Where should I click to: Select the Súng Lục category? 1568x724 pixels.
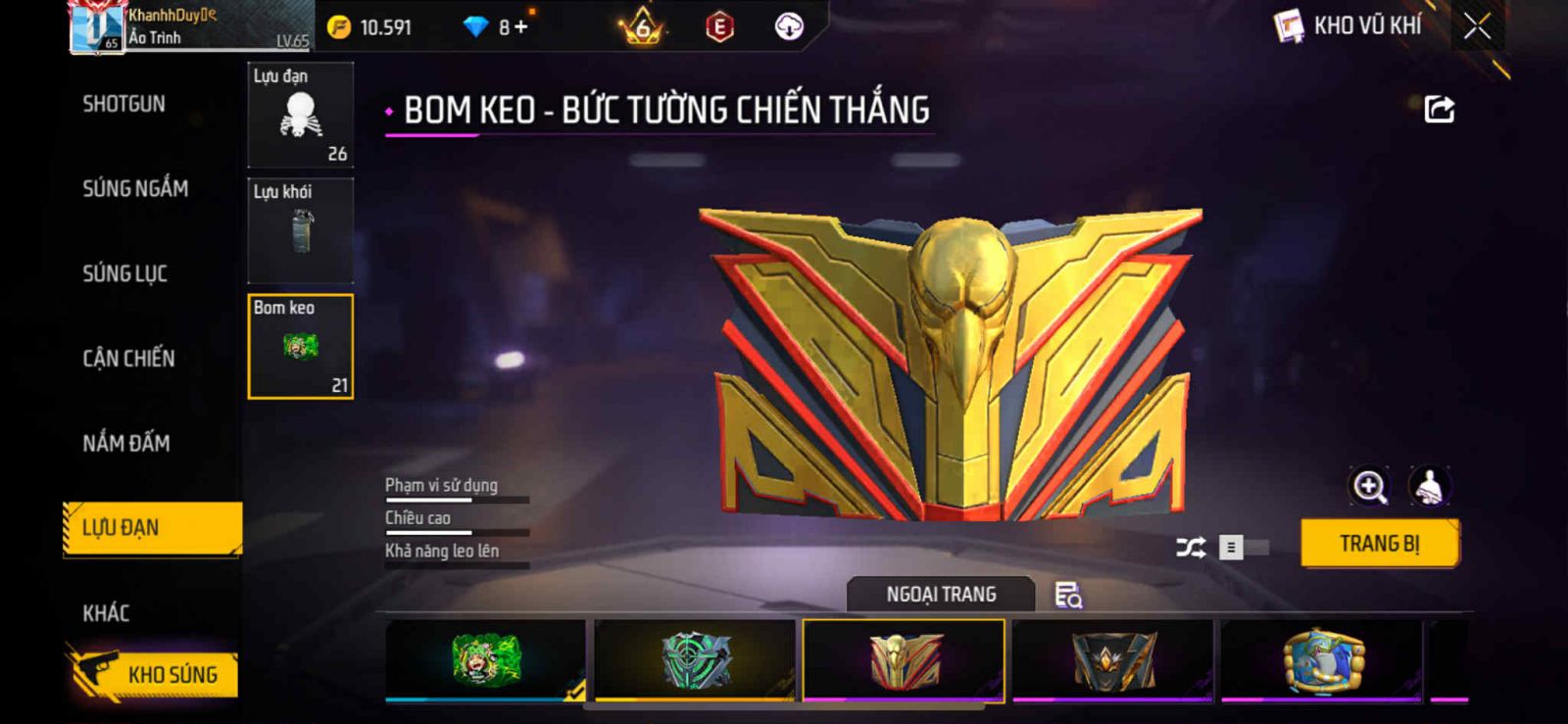(124, 273)
